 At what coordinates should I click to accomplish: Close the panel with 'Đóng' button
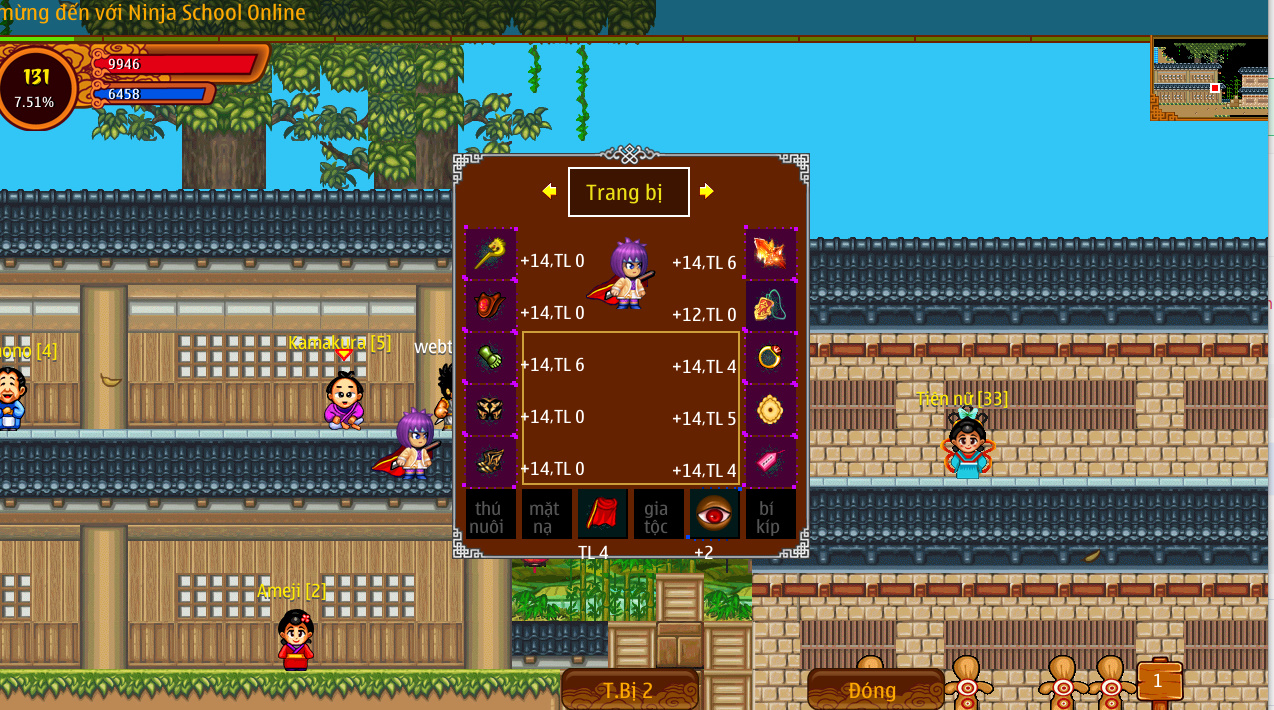tap(875, 689)
